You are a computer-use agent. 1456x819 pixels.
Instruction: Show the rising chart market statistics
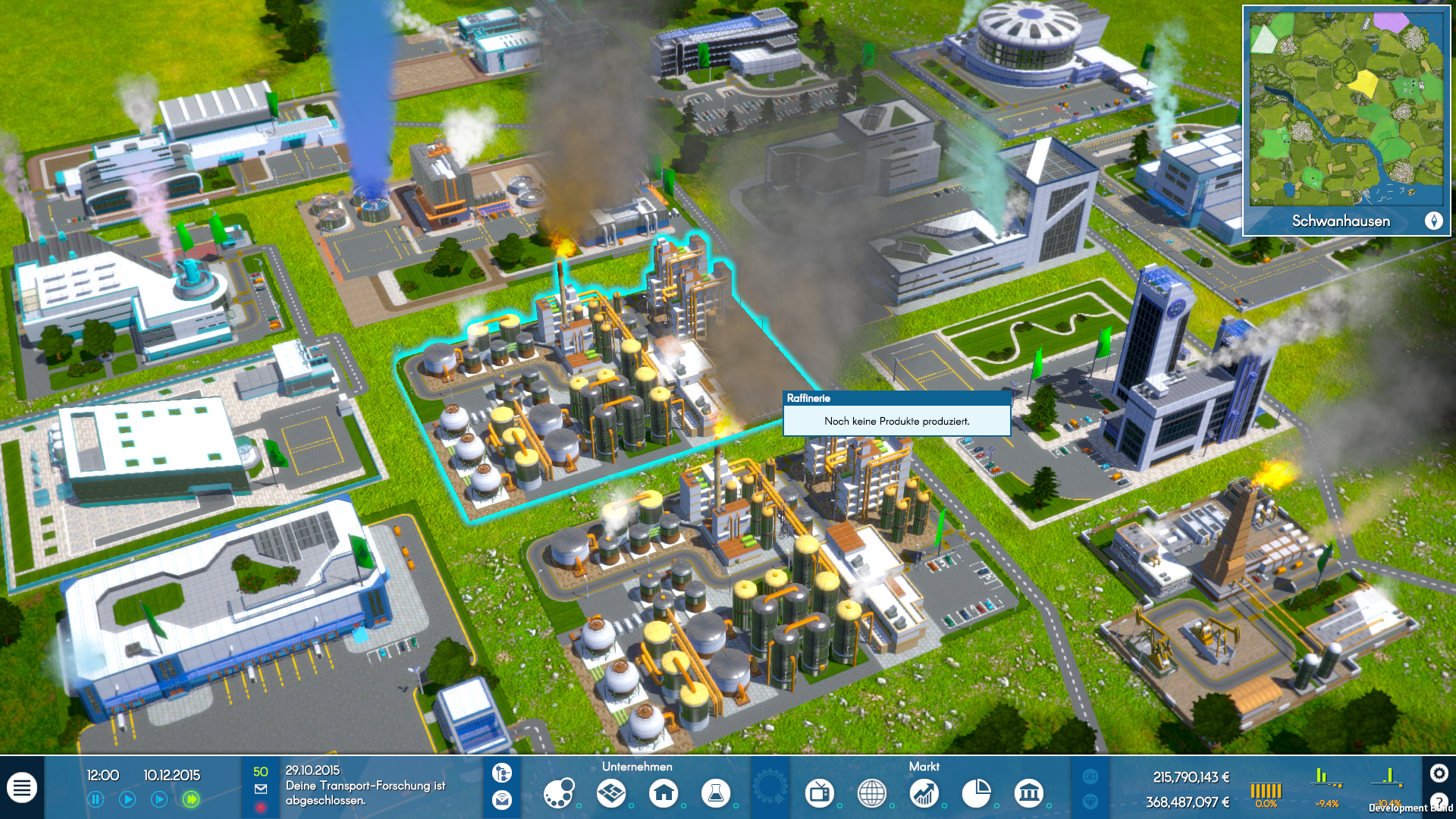[924, 794]
